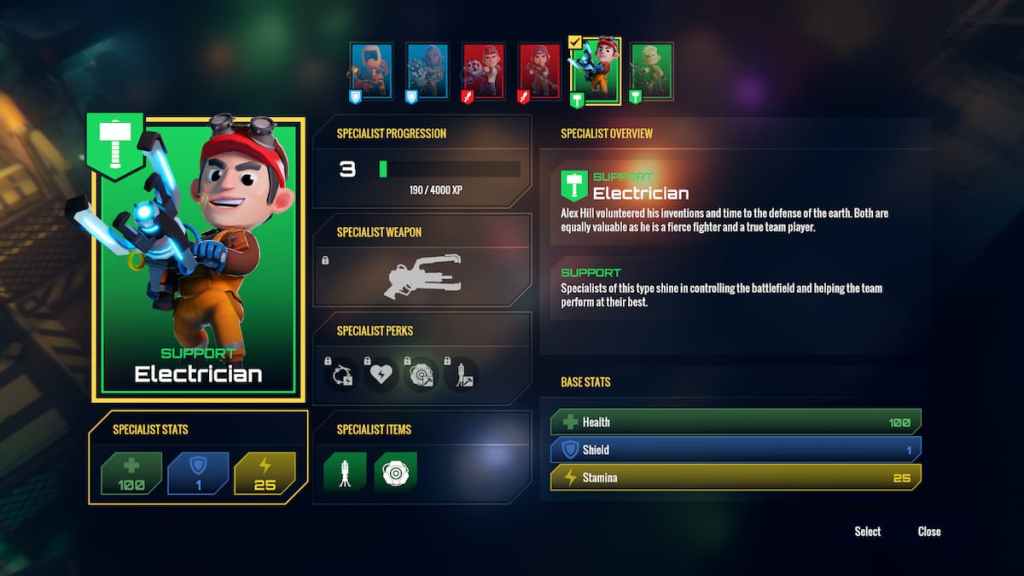This screenshot has width=1024, height=576.
Task: Confirm the Electrician with Select
Action: pos(867,531)
